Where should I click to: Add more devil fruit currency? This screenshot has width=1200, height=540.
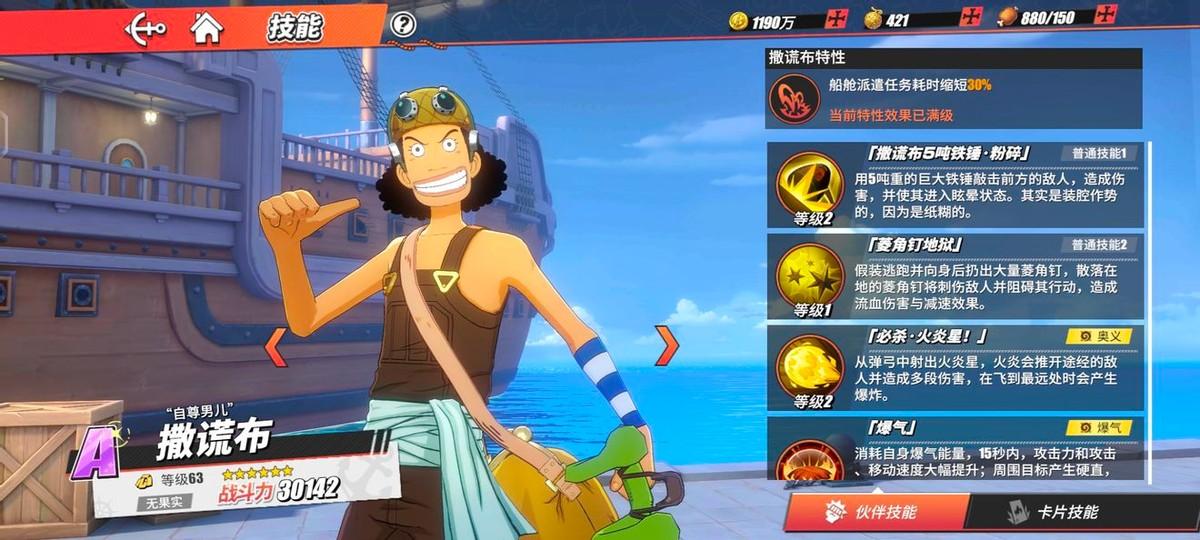pos(971,18)
